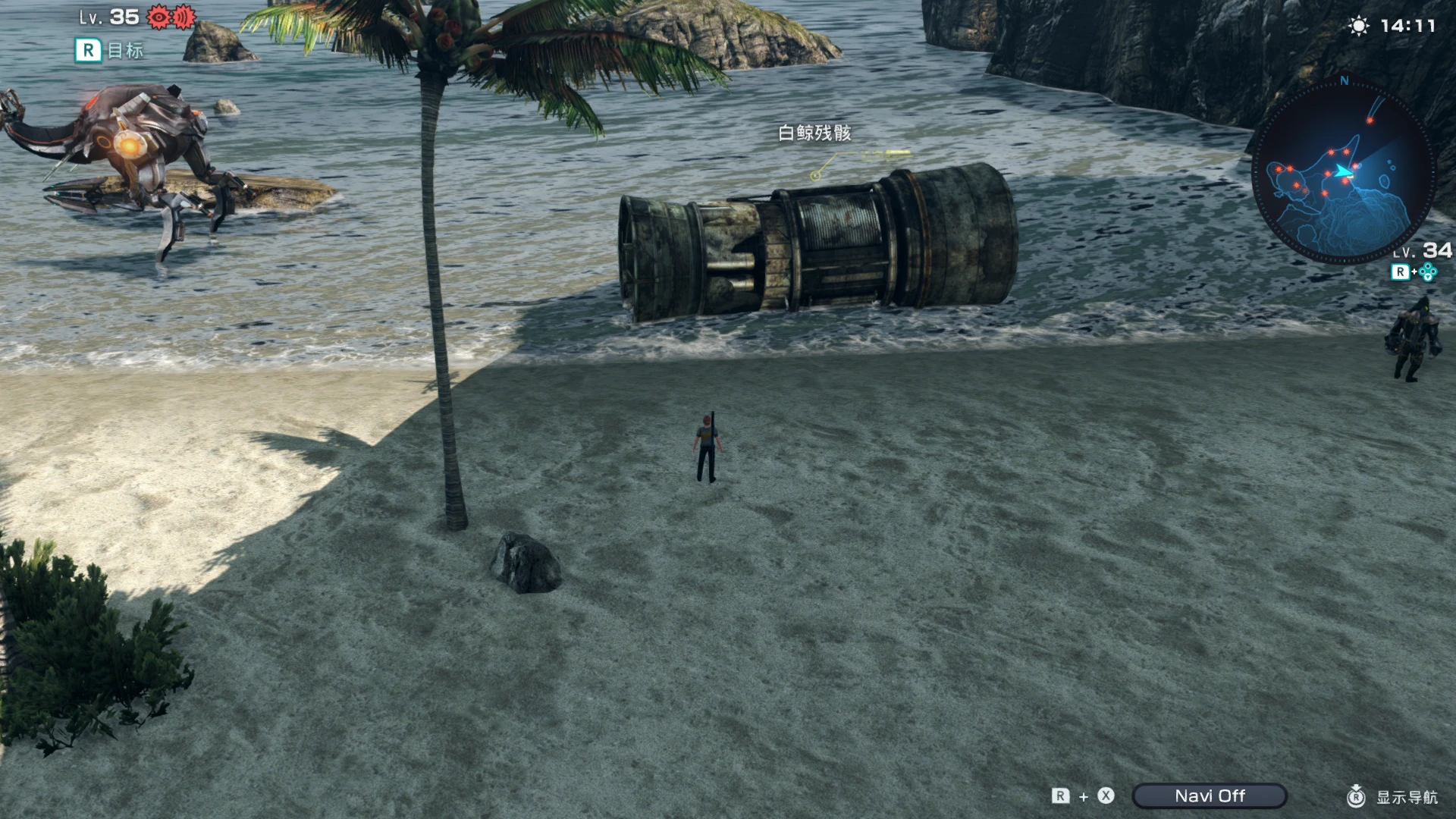Click the red sound detection icon
Image resolution: width=1456 pixels, height=819 pixels.
[x=184, y=17]
